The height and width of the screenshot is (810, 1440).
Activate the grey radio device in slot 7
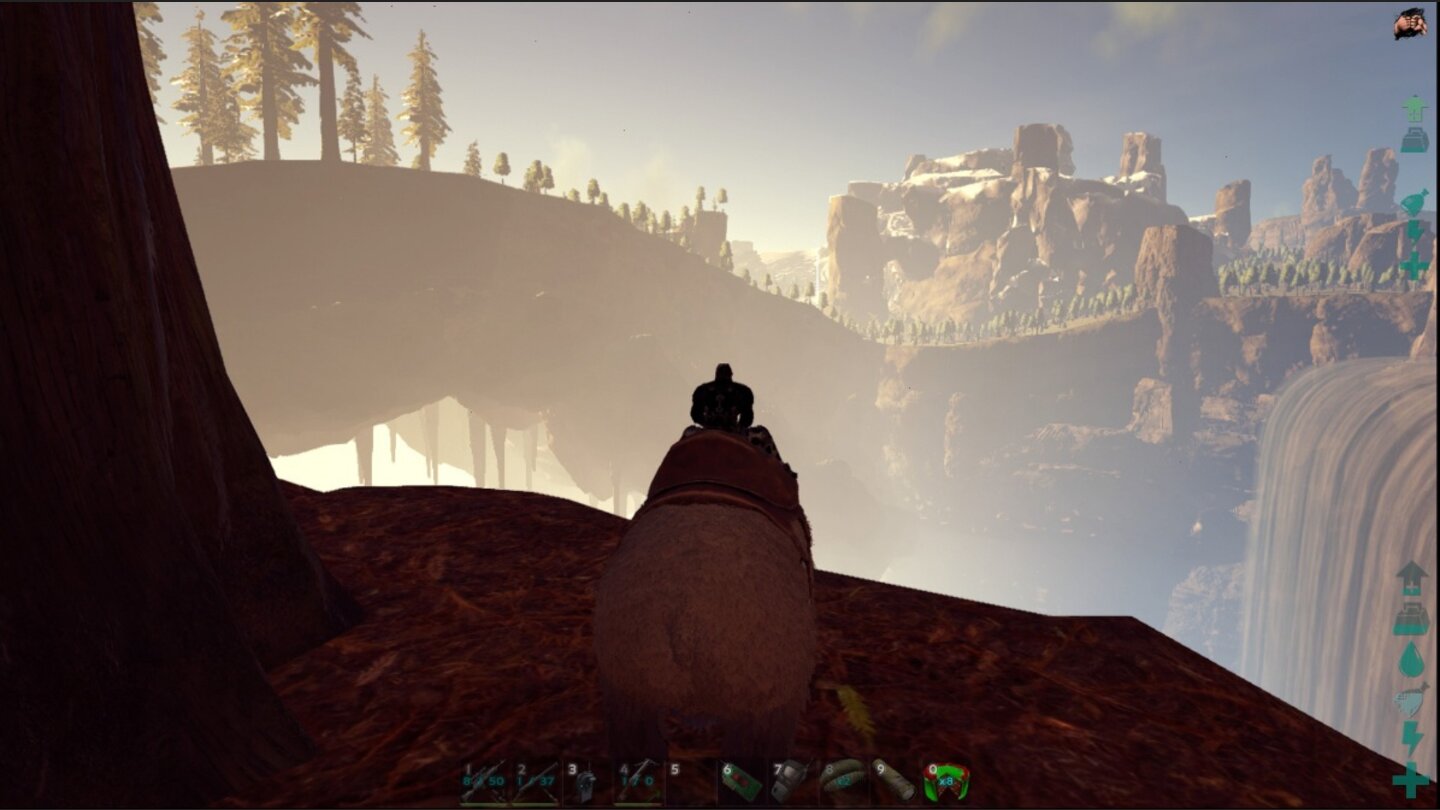[x=792, y=782]
